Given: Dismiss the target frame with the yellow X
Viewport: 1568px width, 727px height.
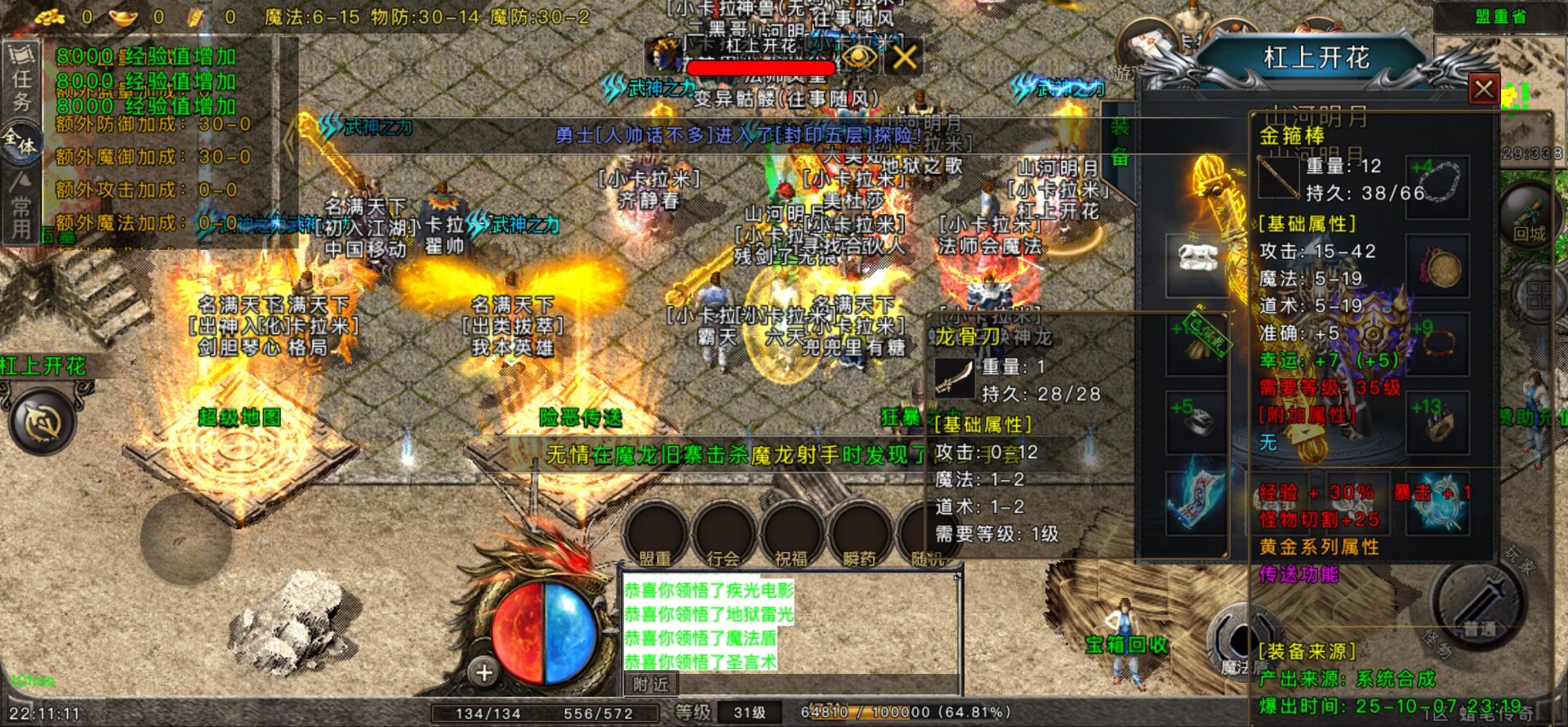Looking at the screenshot, I should coord(904,57).
